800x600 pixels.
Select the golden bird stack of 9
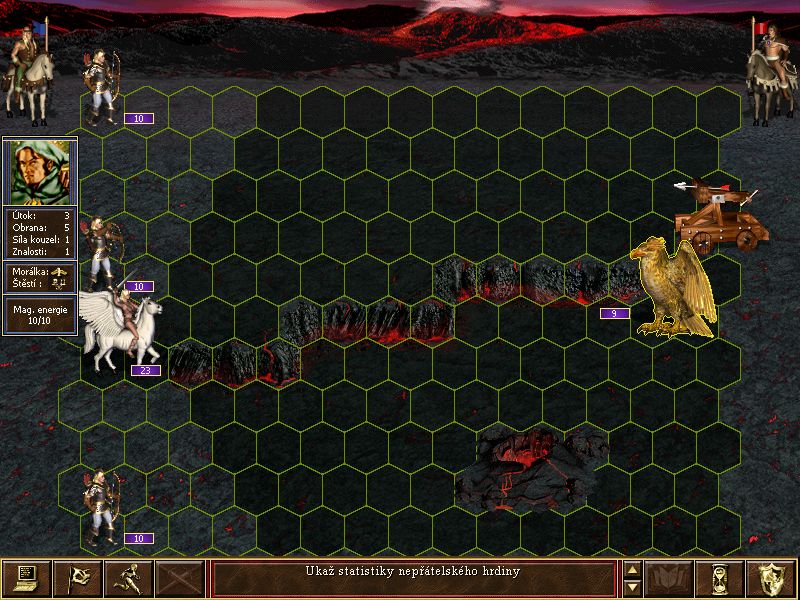(x=676, y=288)
